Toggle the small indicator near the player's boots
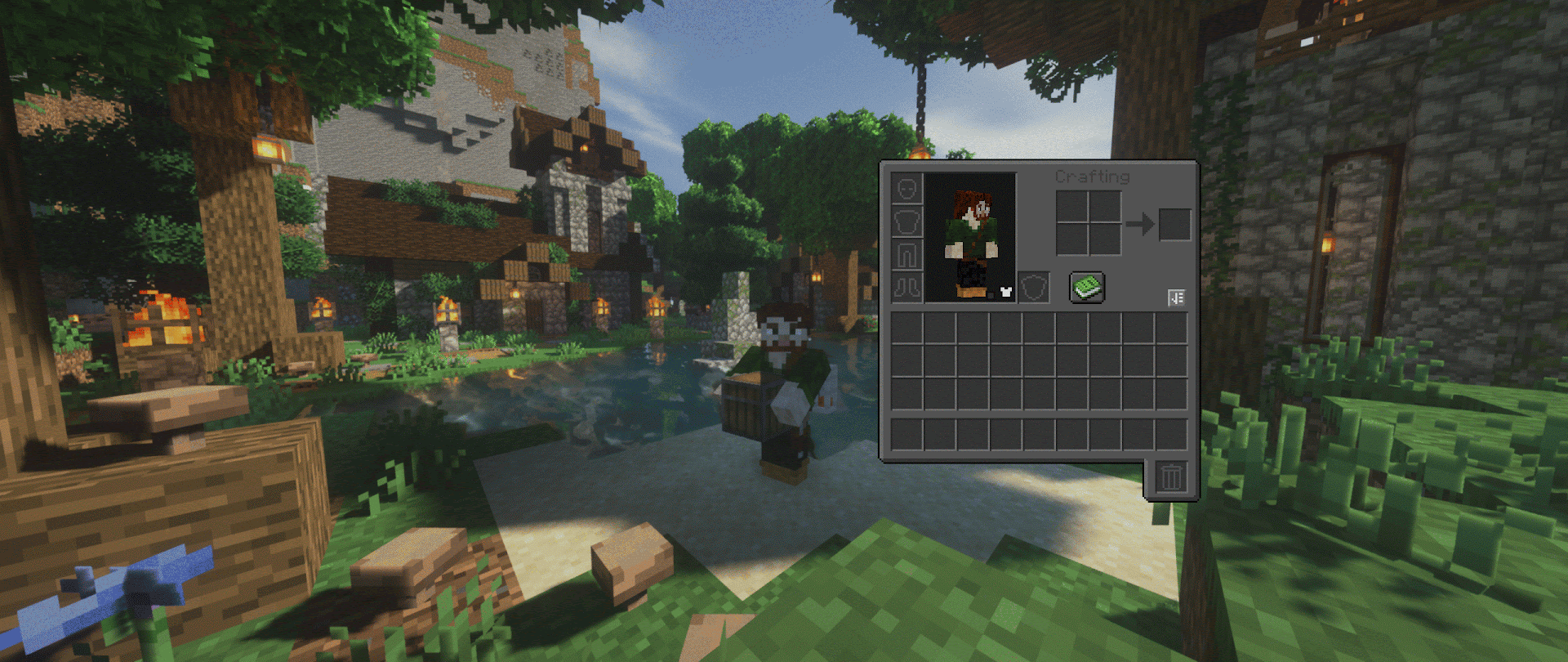 coord(991,295)
